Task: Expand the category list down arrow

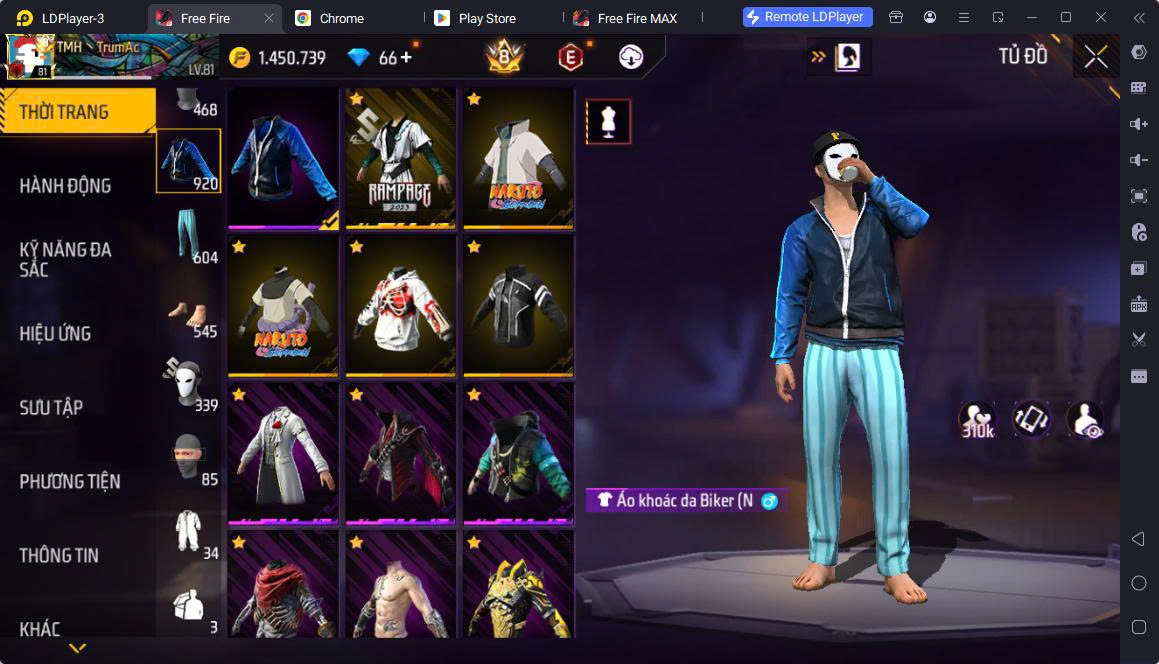Action: 77,648
